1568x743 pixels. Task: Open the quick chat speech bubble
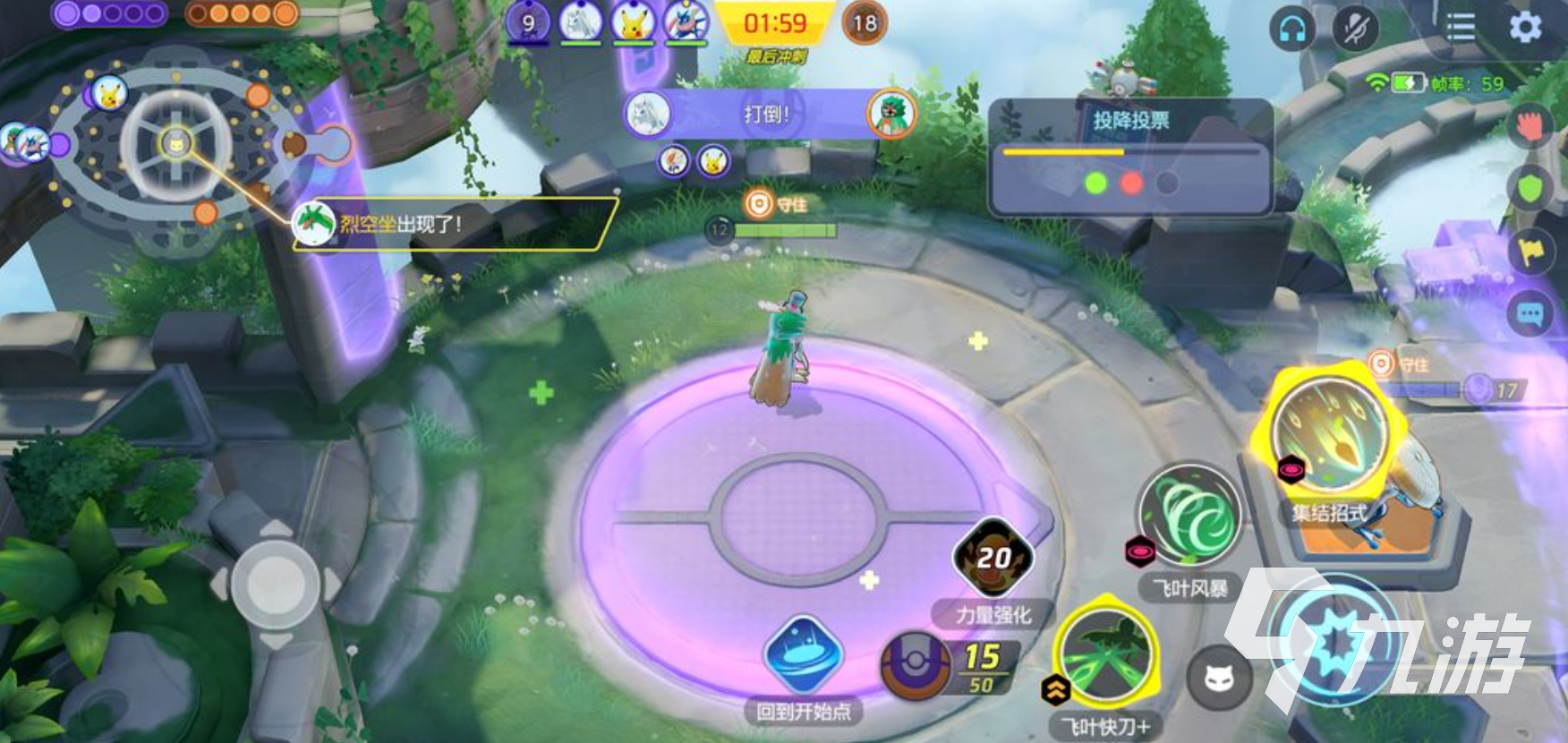click(1530, 314)
